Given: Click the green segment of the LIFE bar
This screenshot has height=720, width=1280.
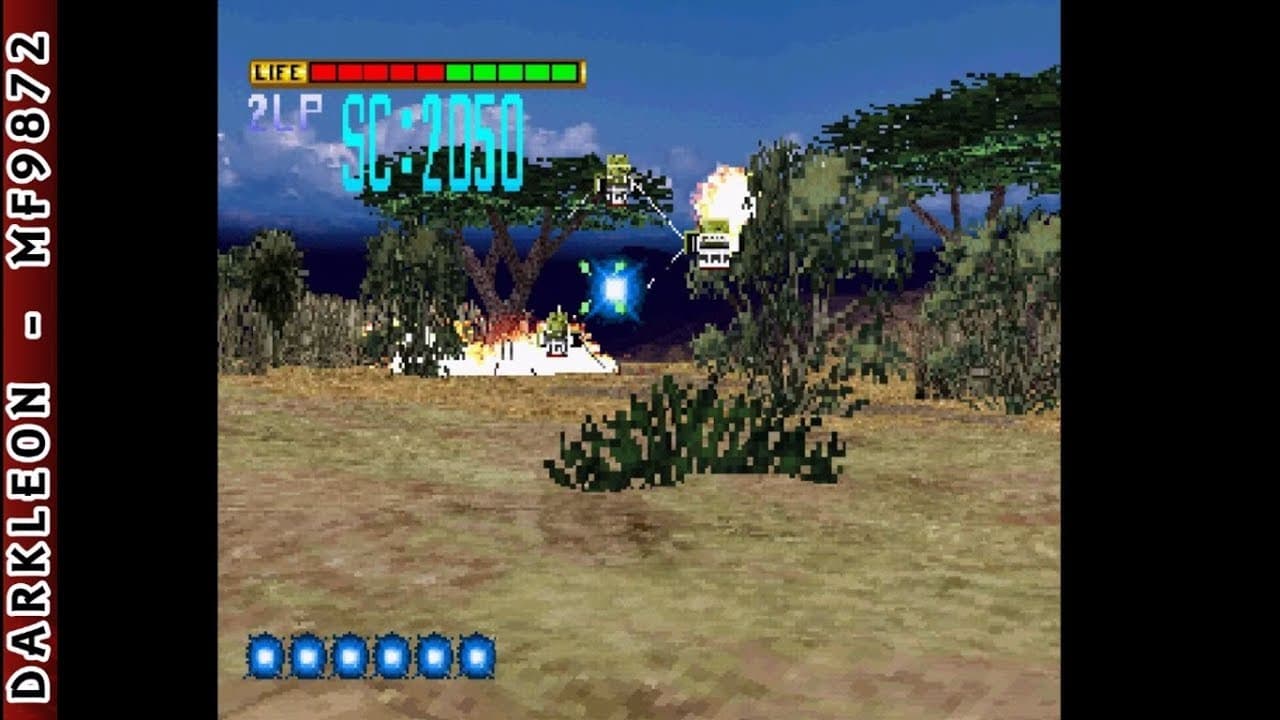Looking at the screenshot, I should pos(510,71).
